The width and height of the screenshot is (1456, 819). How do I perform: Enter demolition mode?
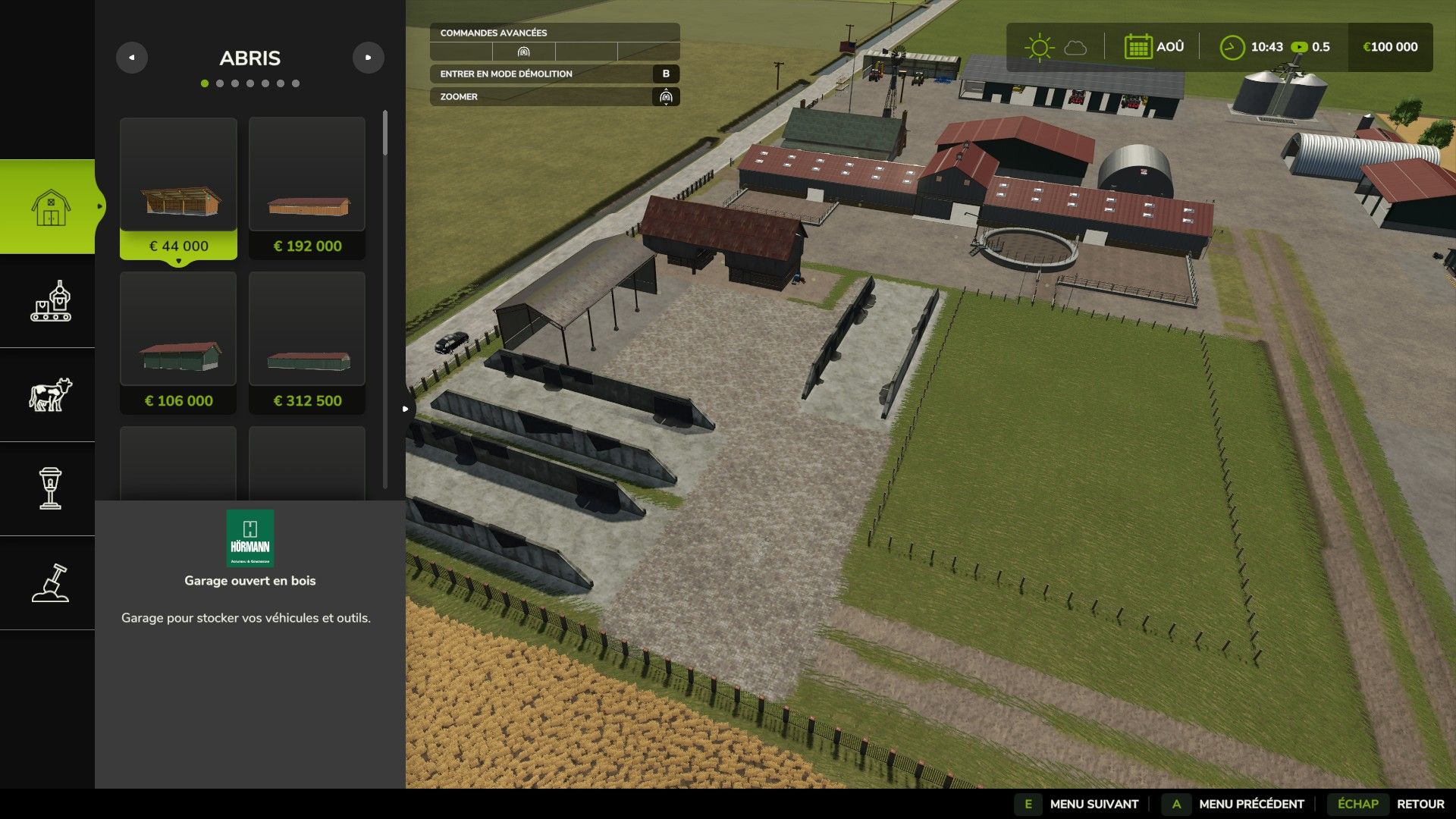coord(554,74)
